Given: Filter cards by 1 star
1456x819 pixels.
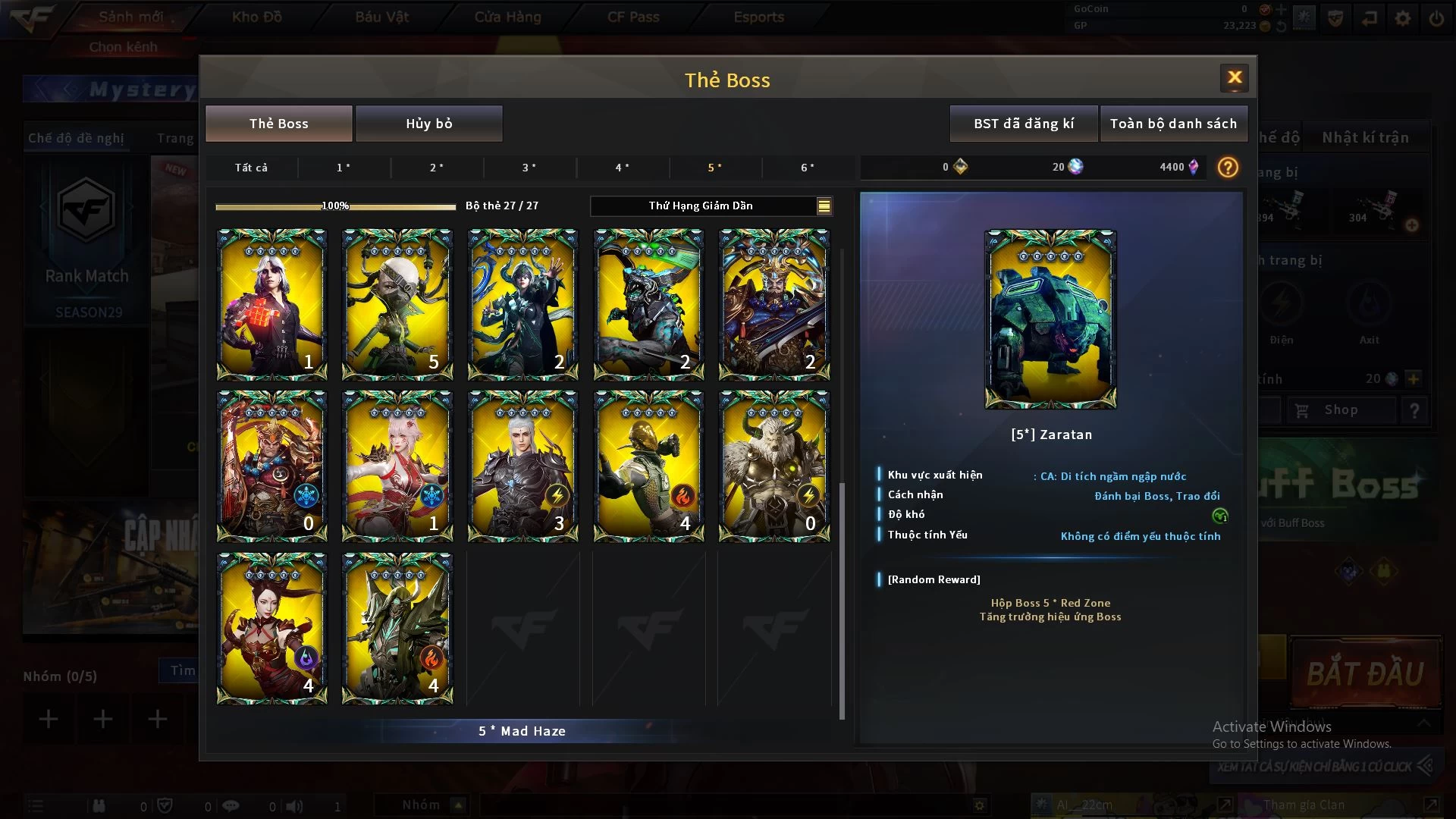Looking at the screenshot, I should pos(344,168).
